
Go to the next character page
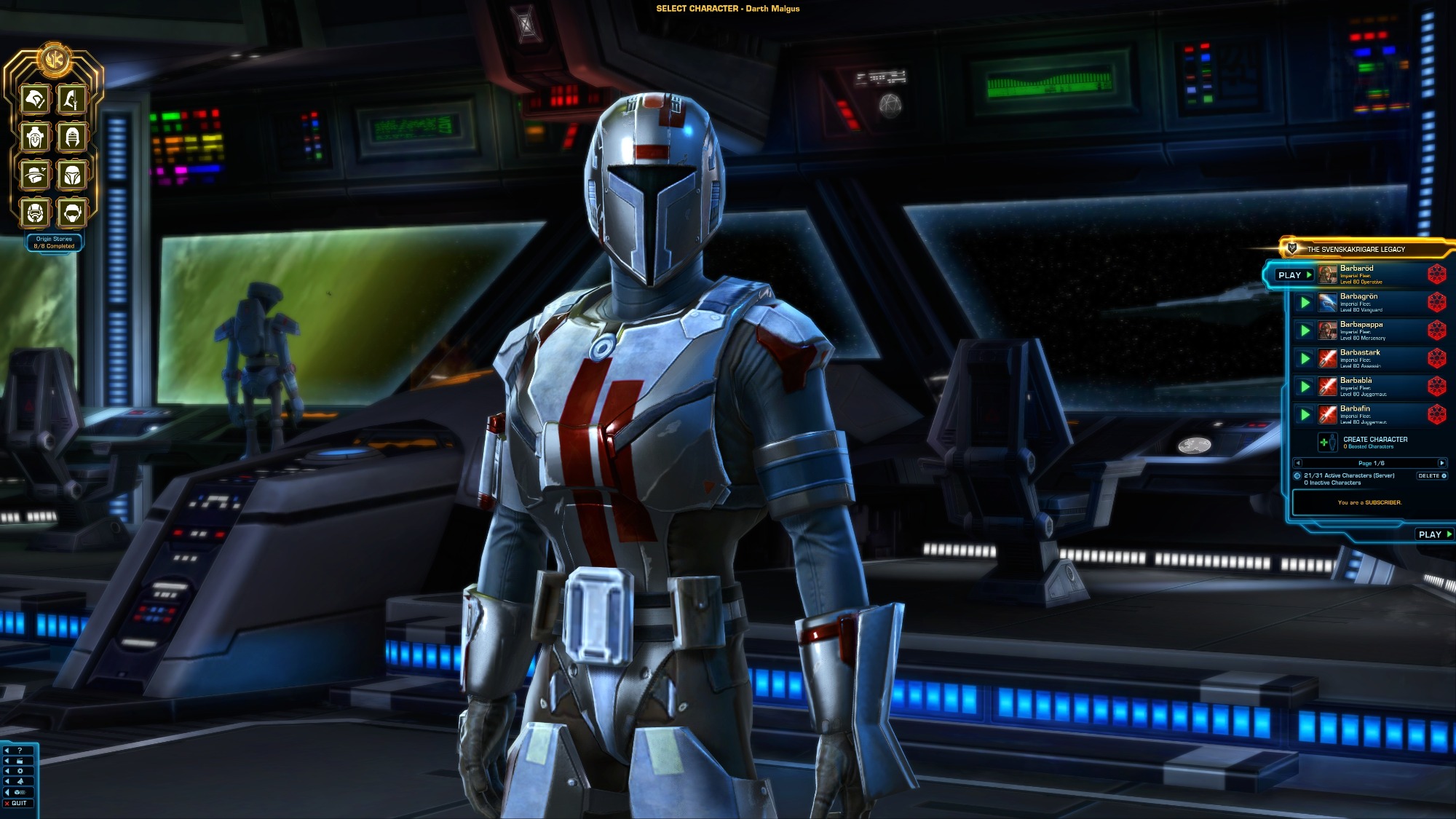[1441, 463]
